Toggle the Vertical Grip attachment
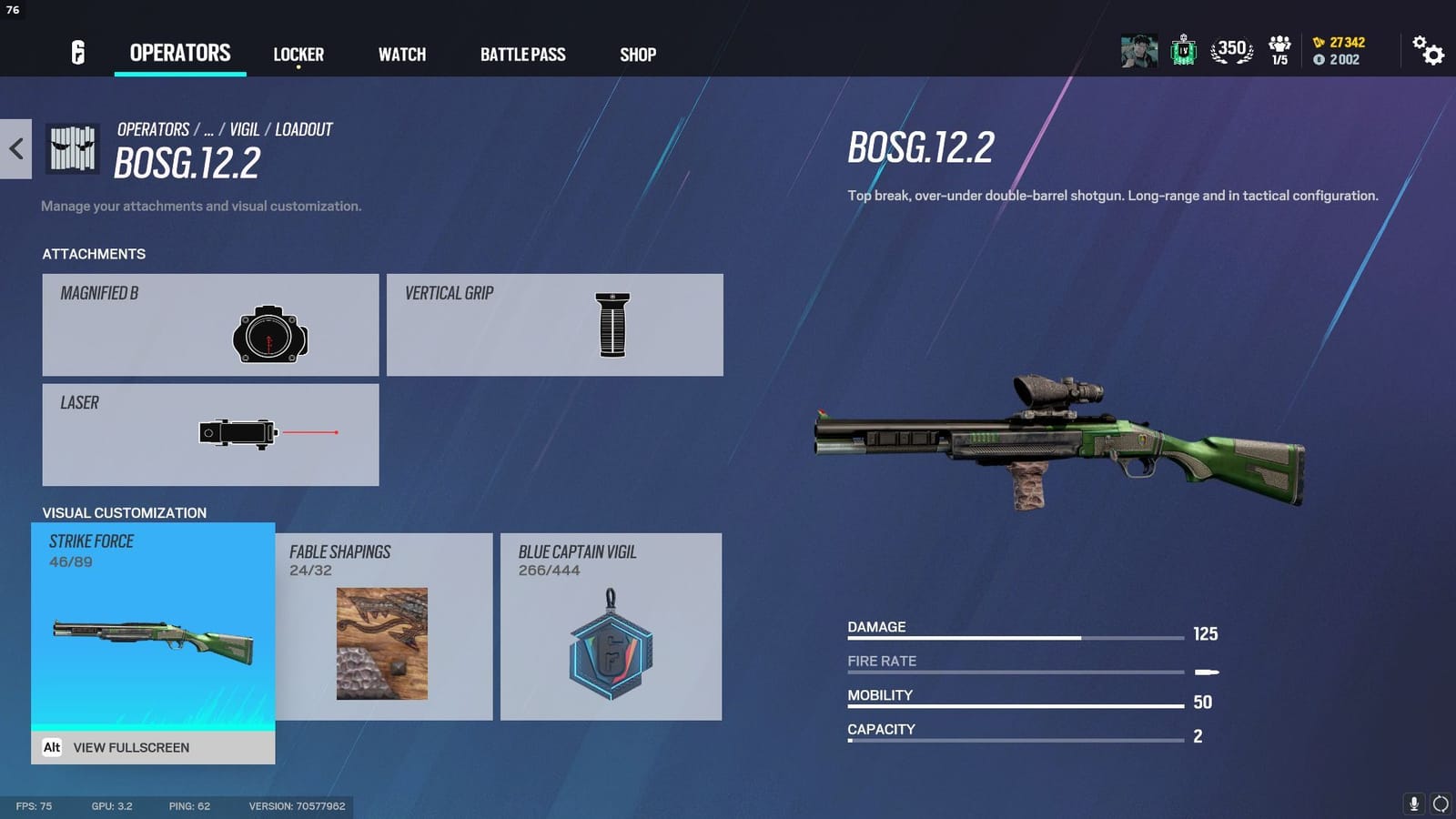 point(554,324)
